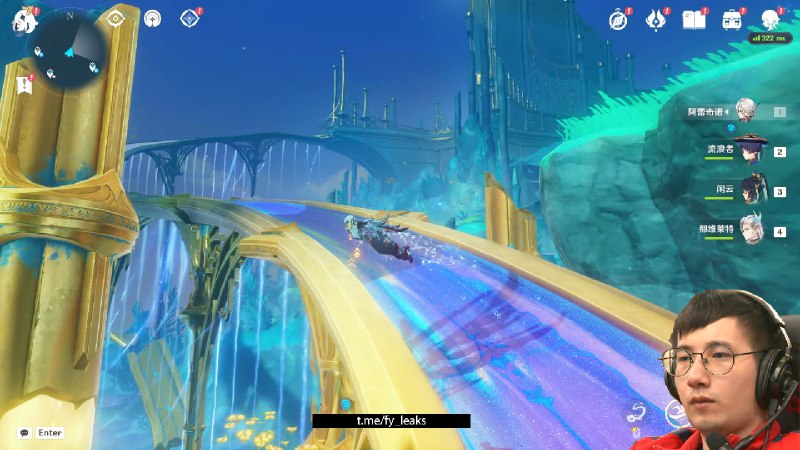Open the diamond-shaped event icon
The height and width of the screenshot is (450, 800).
tap(187, 18)
